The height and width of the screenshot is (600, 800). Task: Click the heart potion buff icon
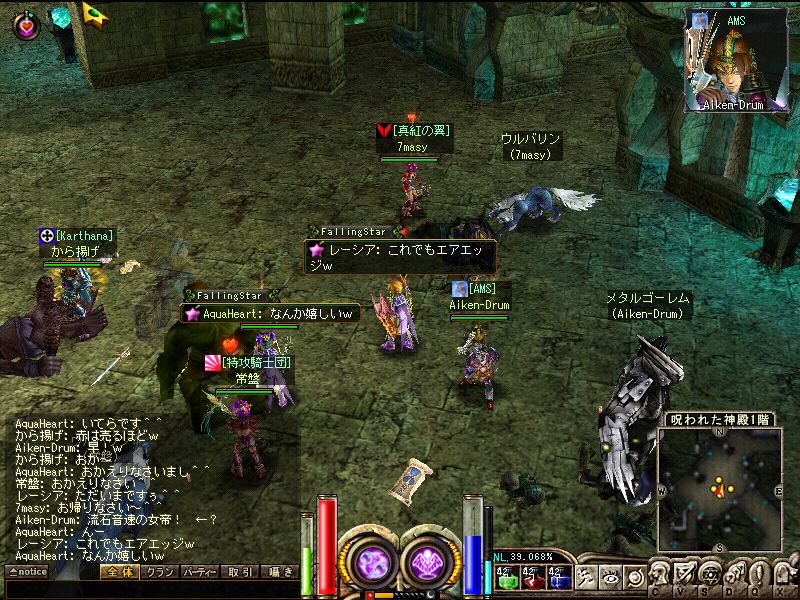tap(26, 25)
